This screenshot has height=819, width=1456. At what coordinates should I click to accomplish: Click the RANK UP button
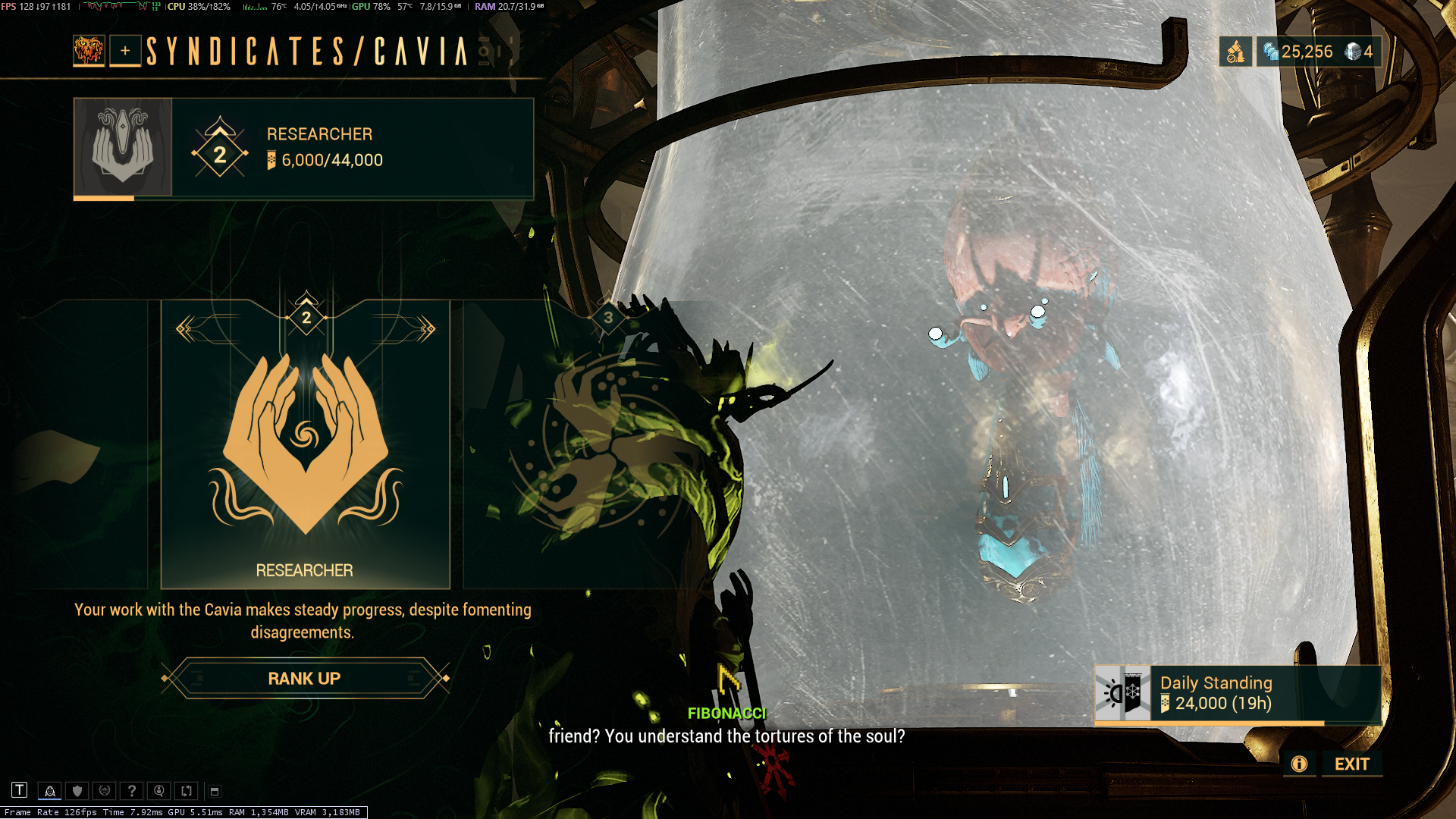[304, 678]
